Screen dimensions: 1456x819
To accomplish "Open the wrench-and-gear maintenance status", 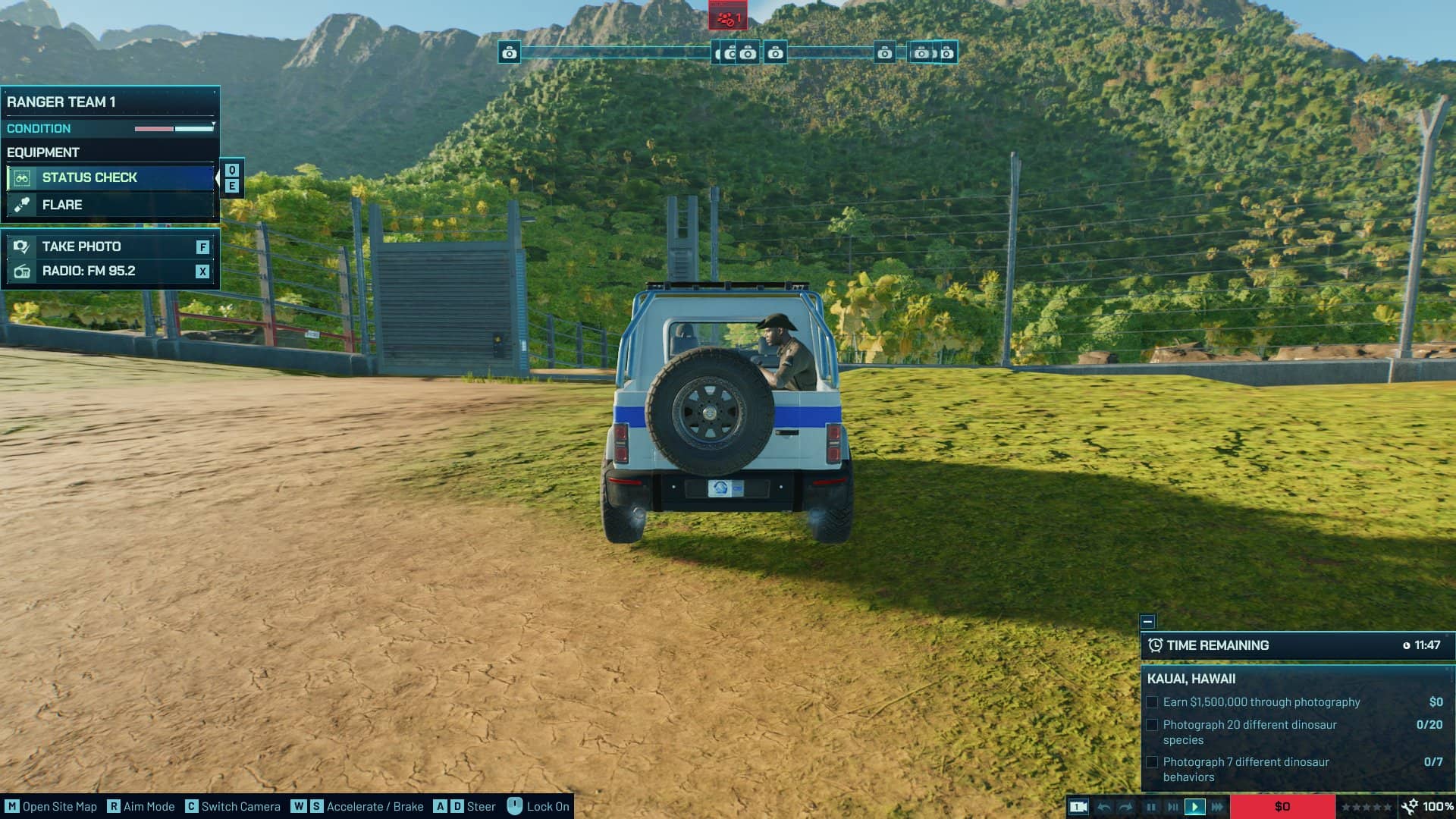I will [1410, 807].
